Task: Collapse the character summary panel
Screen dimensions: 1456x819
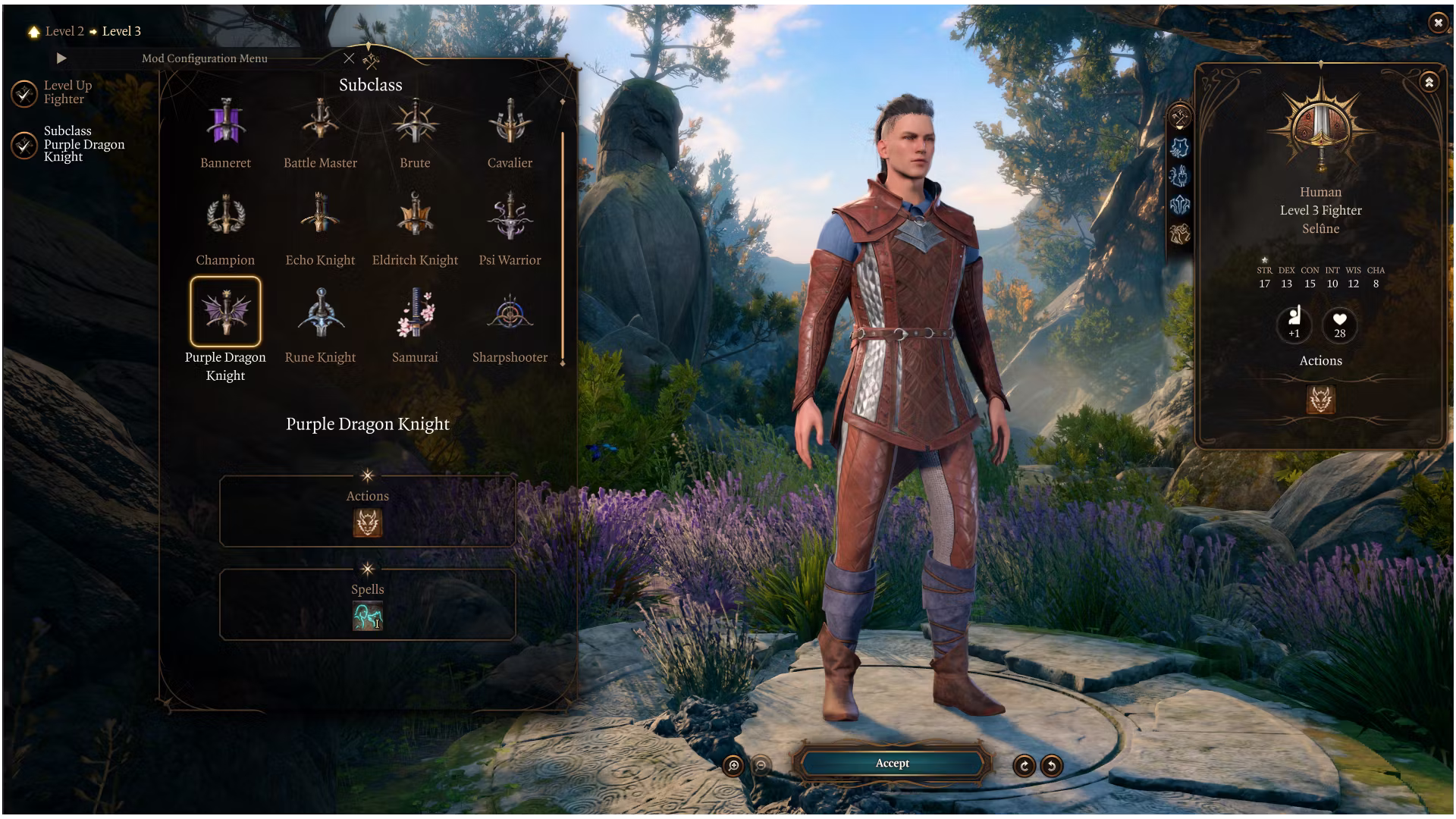Action: (x=1429, y=82)
